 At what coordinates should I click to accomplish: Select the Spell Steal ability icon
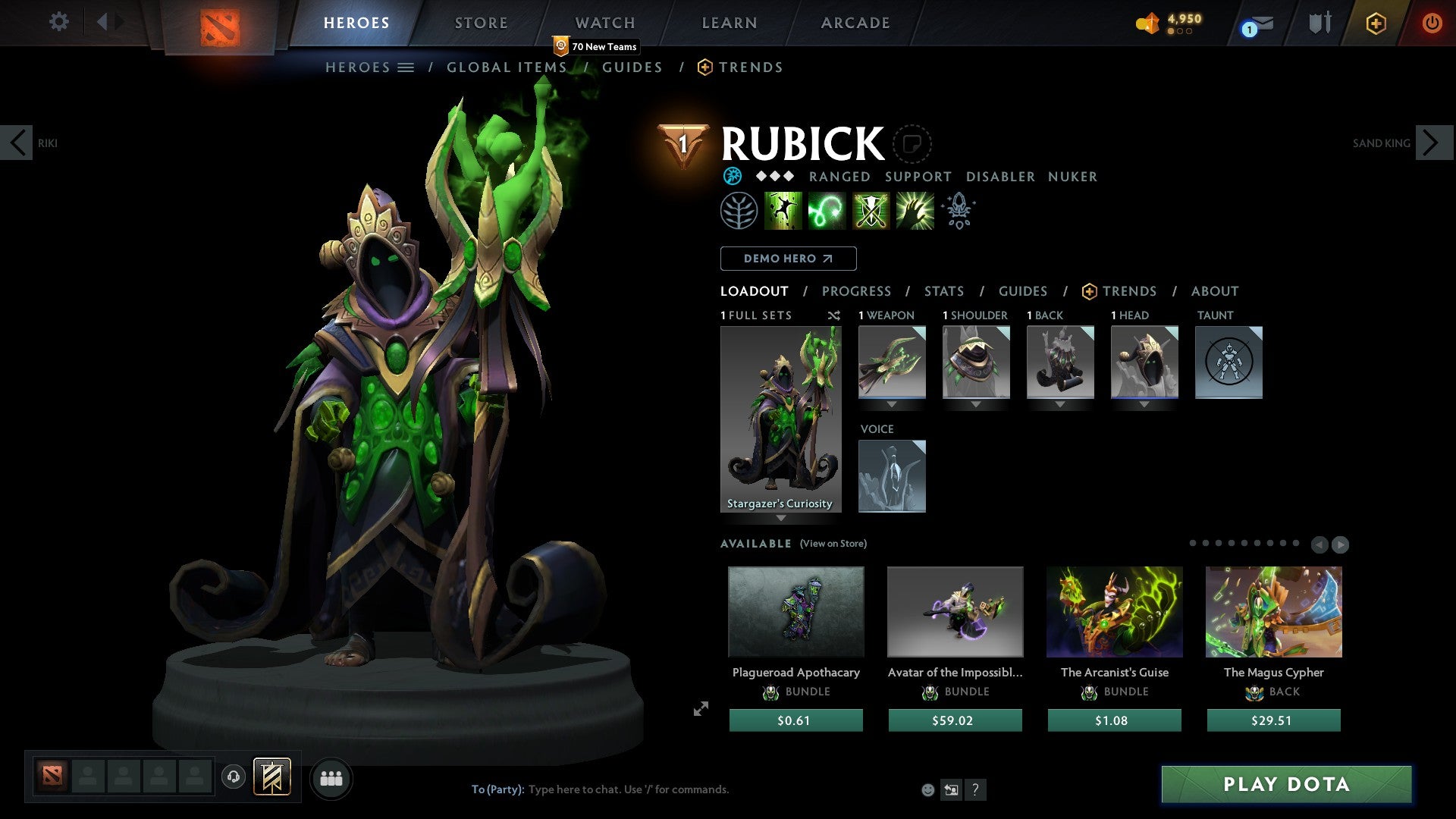pos(915,210)
